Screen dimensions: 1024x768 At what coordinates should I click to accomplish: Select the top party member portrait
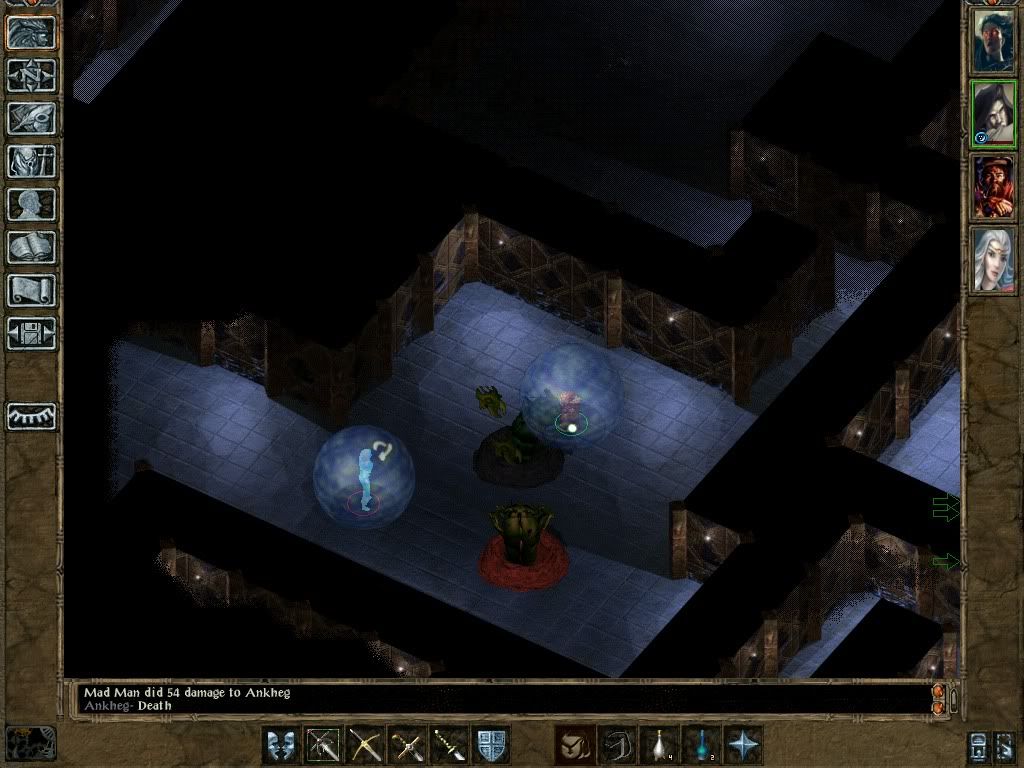coord(993,41)
